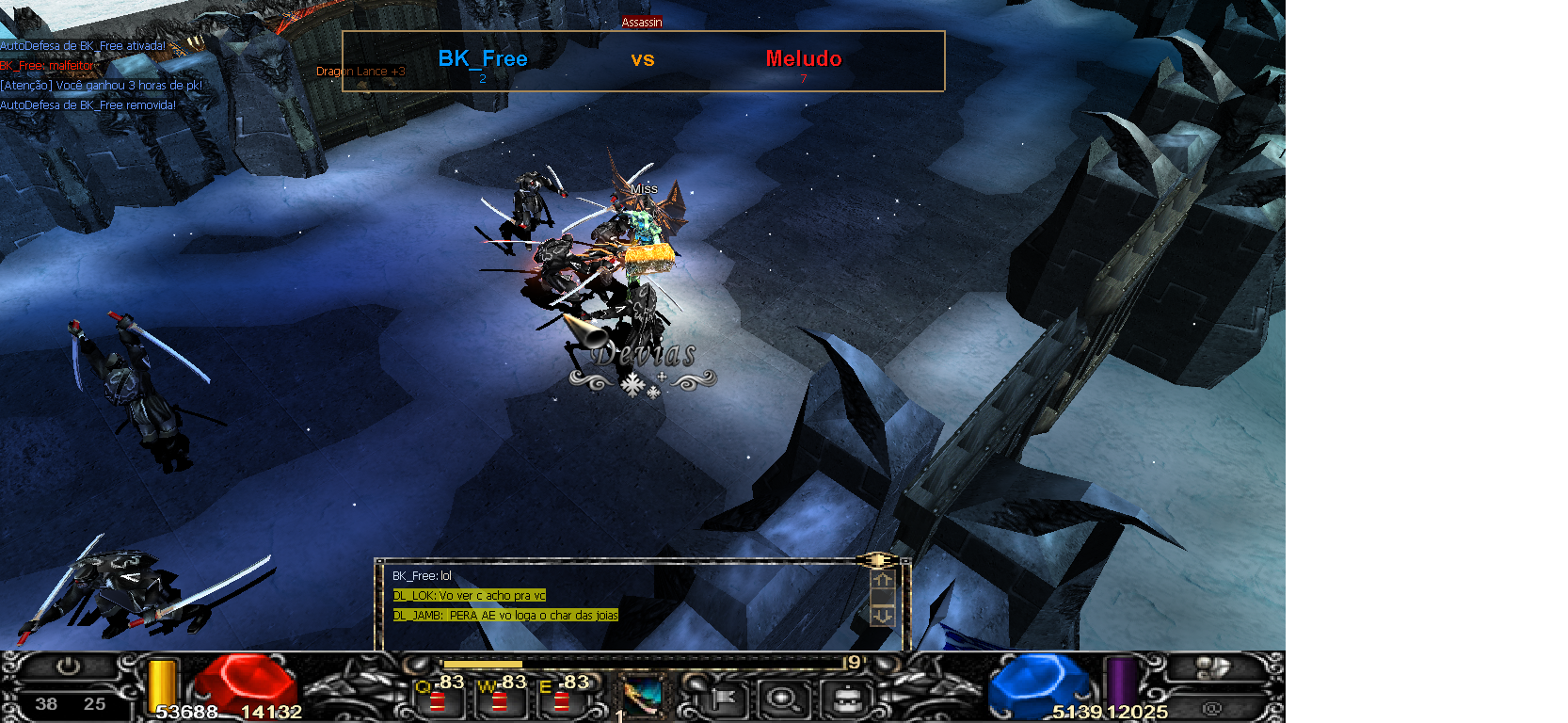Select DL_JAMB's chat message
Screen dimensions: 1568x723
tap(504, 615)
